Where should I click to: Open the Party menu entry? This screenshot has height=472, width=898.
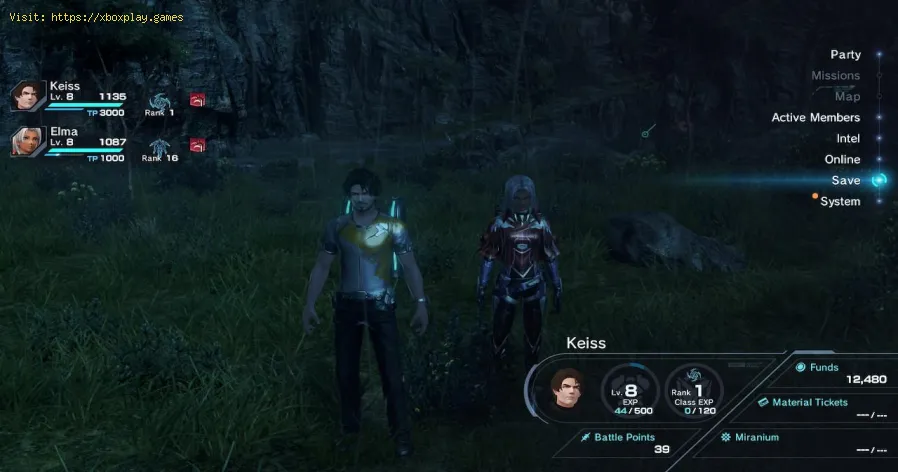point(845,55)
